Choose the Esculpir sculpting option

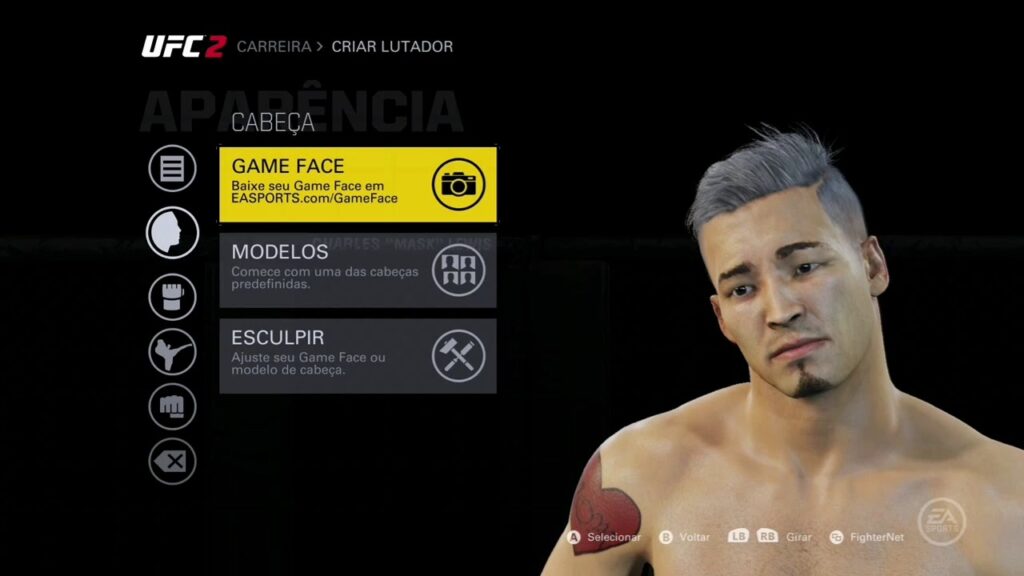coord(357,356)
